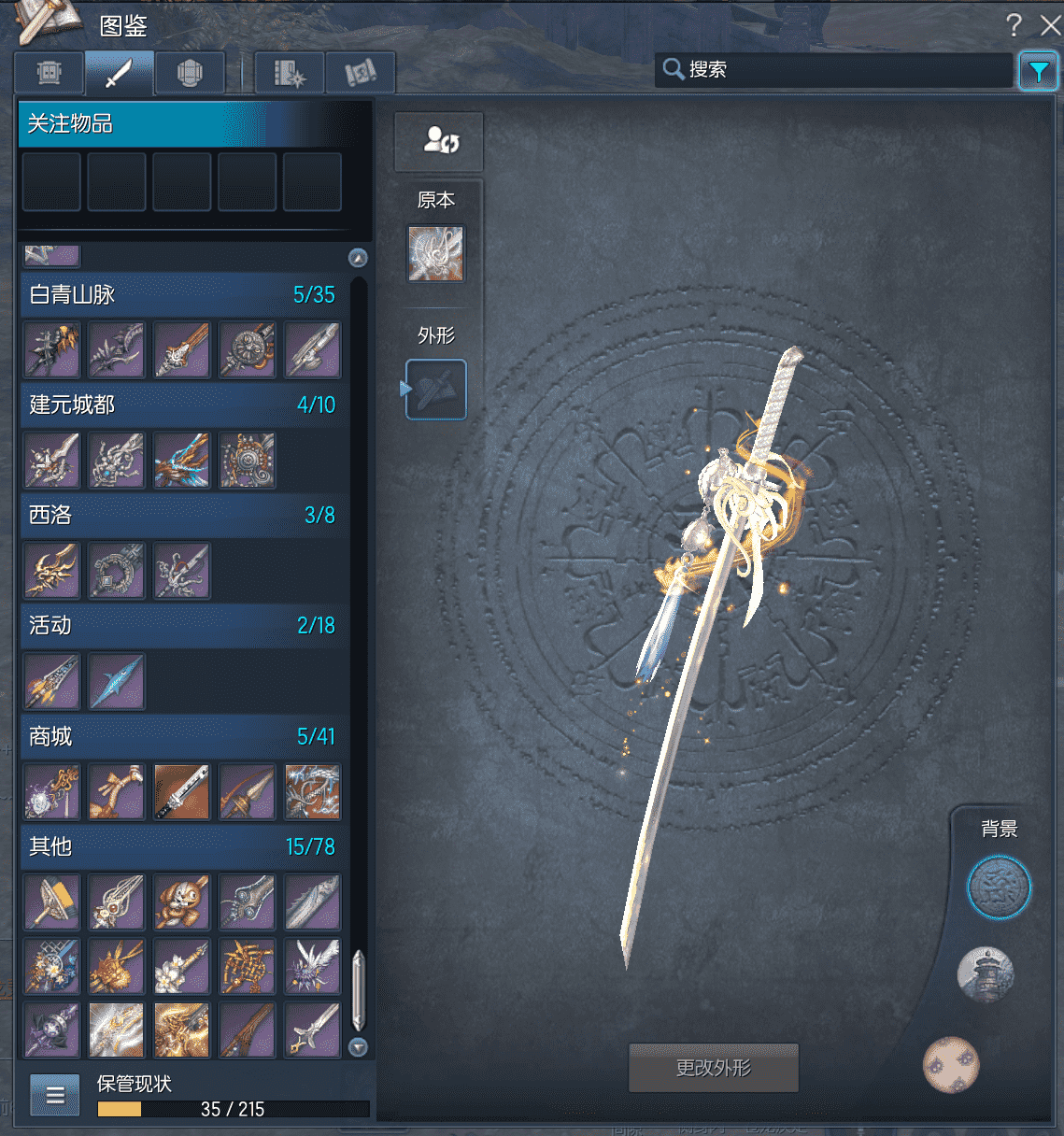Close the 图鉴 window
1064x1136 pixels.
(1050, 25)
